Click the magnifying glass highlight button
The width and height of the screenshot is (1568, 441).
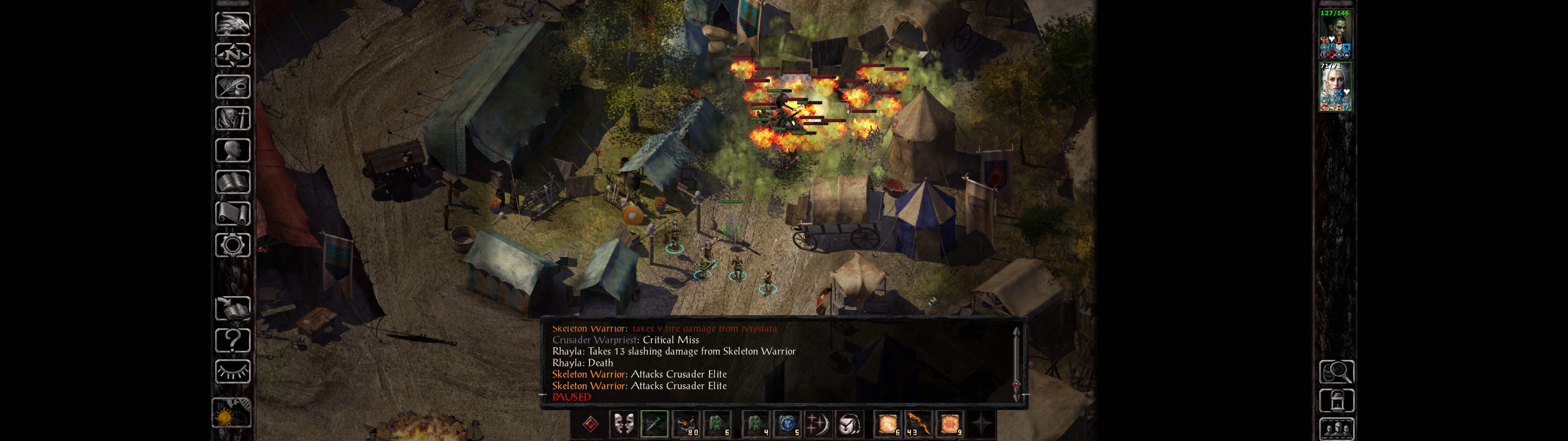point(1336,371)
